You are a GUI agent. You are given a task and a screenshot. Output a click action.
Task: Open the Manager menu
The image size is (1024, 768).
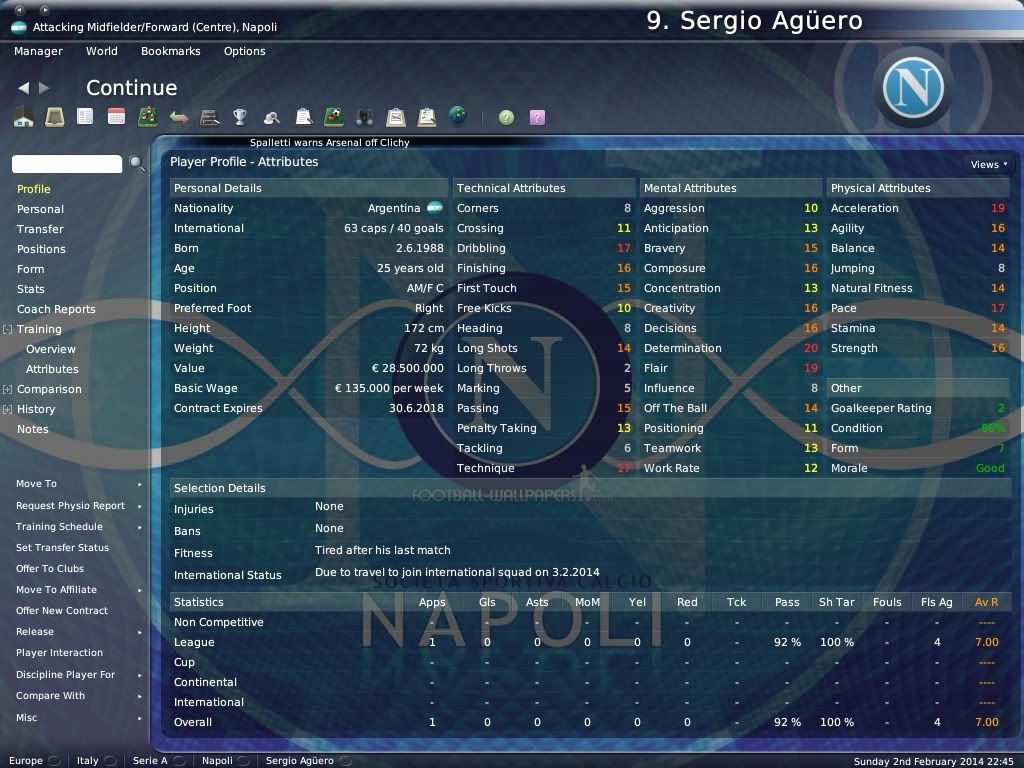[x=38, y=51]
